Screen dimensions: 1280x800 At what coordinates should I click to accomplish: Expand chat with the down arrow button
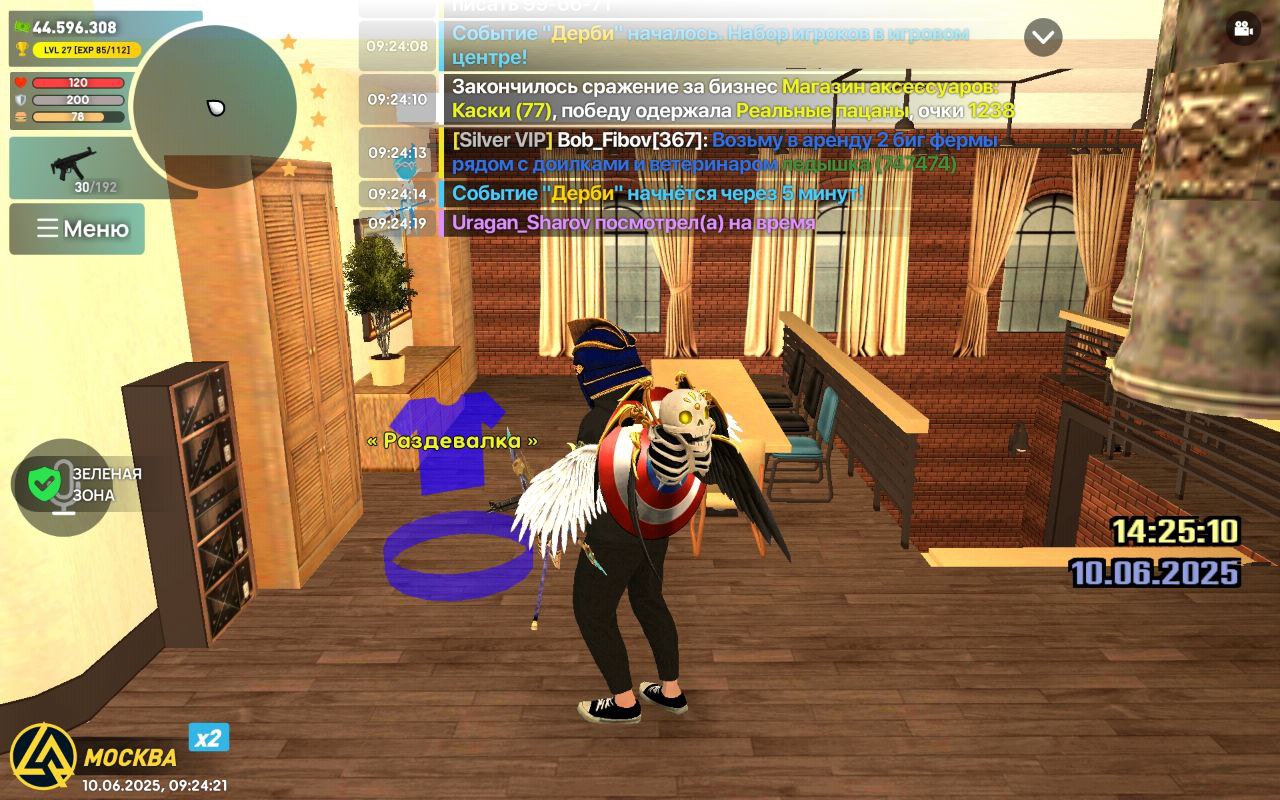(1043, 38)
